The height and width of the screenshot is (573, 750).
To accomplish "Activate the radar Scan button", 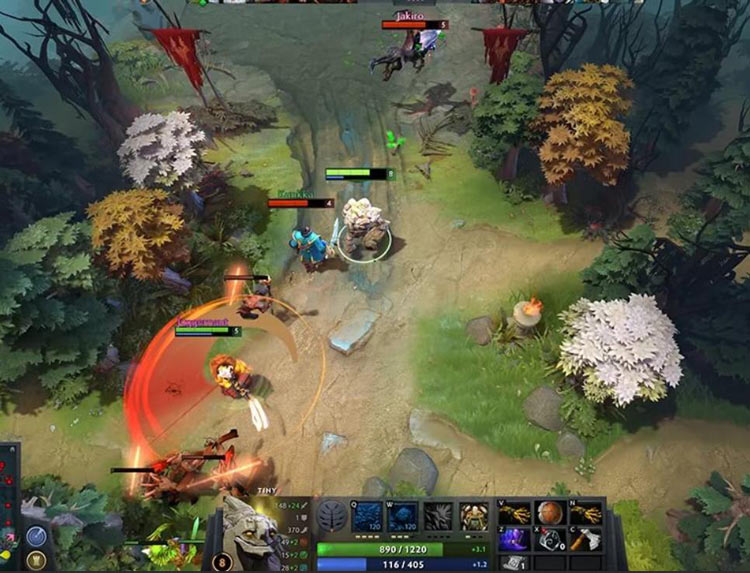I will (37, 537).
